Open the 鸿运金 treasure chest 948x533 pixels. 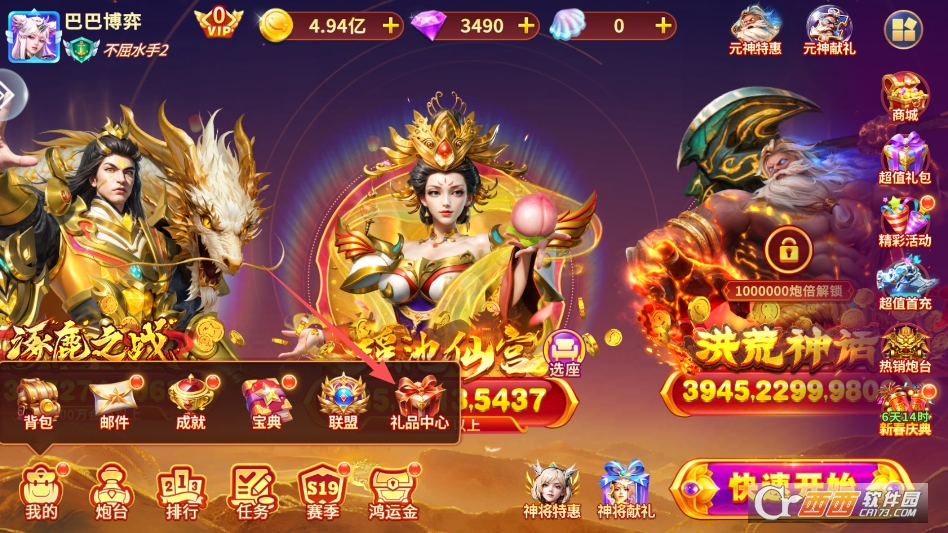(392, 492)
